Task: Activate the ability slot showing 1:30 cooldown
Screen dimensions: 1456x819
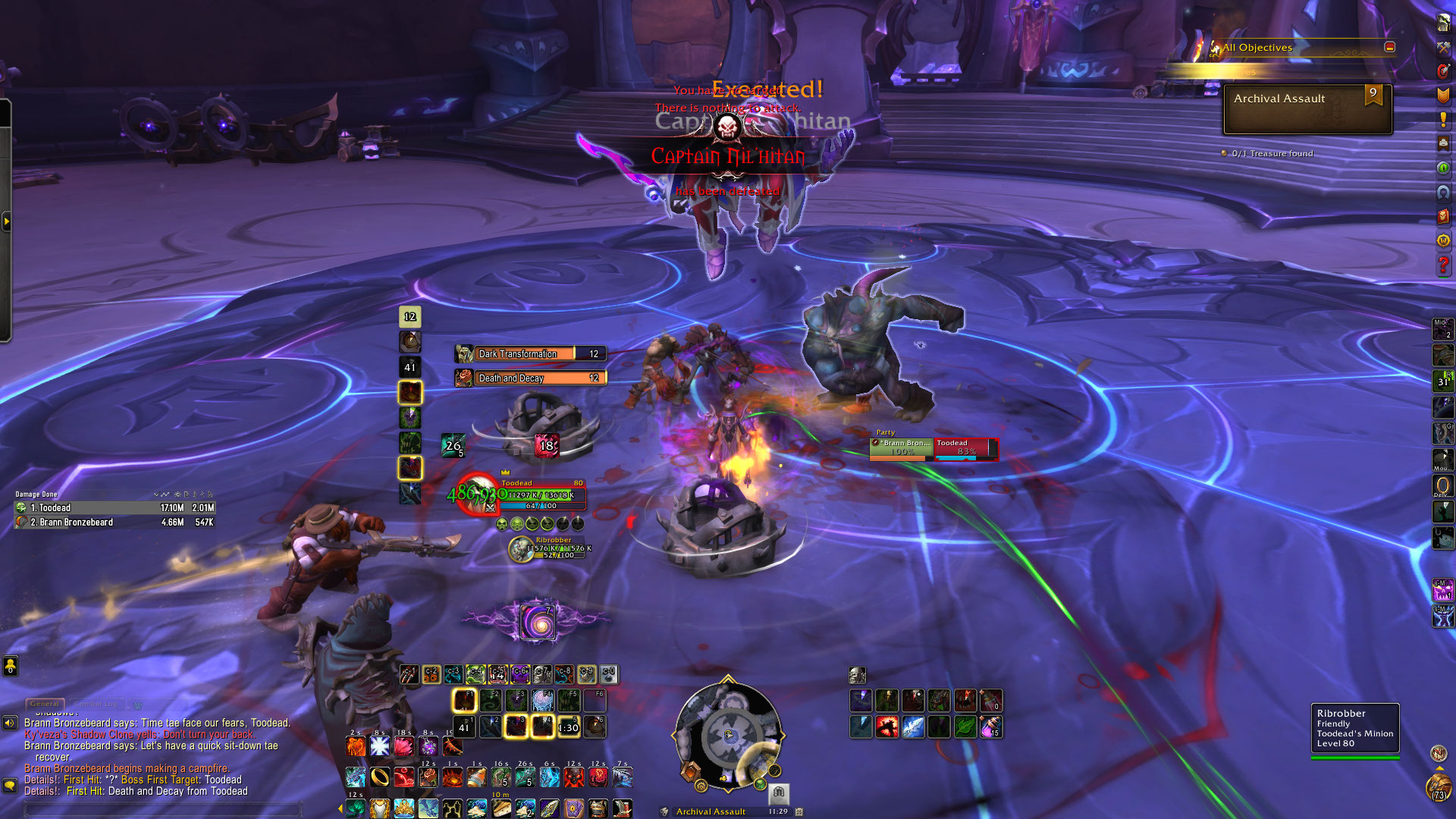Action: point(568,727)
